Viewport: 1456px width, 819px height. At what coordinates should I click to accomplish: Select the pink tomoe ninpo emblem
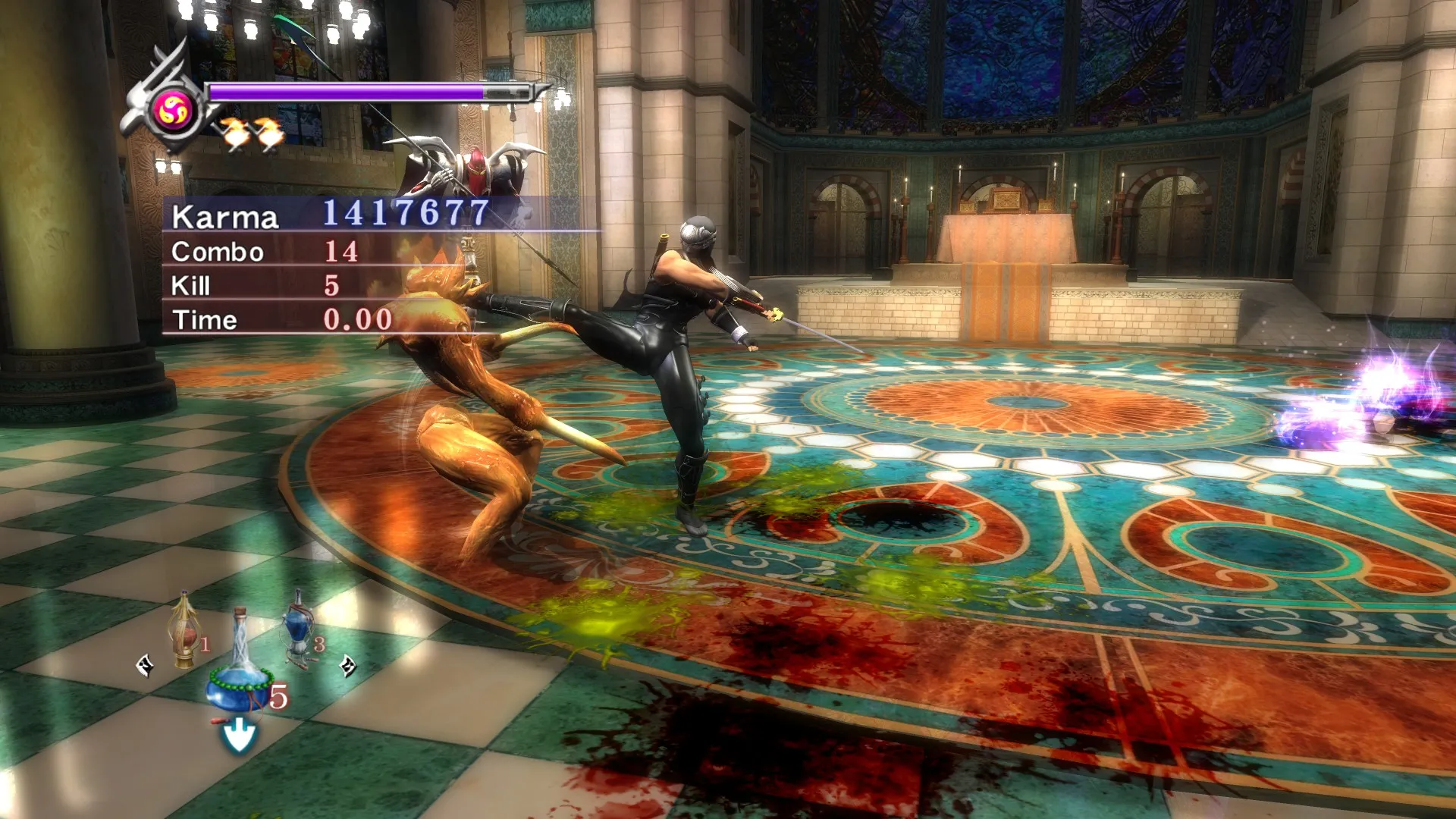[x=174, y=112]
